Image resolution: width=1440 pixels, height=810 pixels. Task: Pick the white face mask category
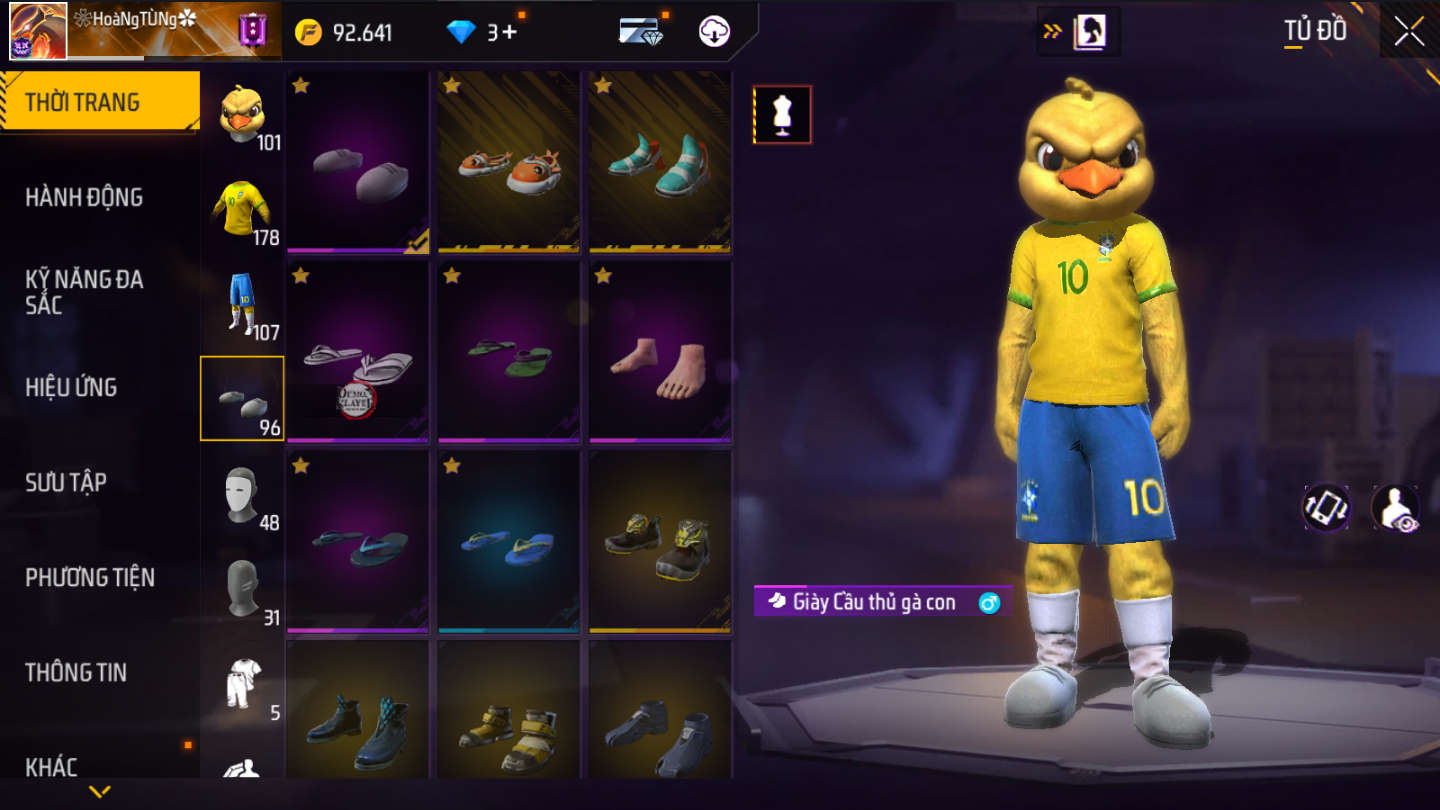coord(242,495)
